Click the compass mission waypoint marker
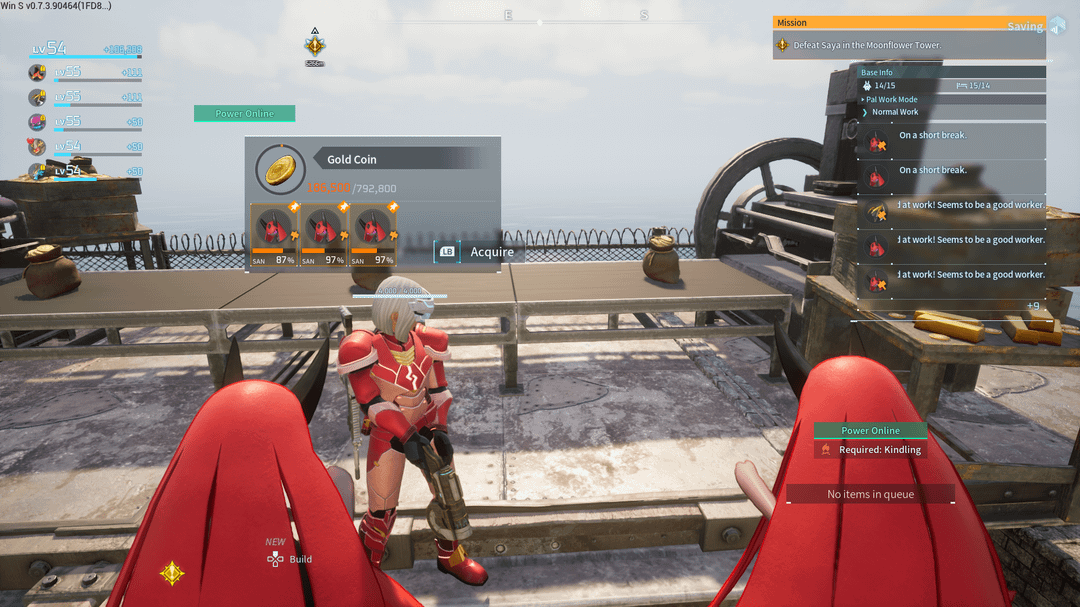Viewport: 1080px width, 607px height. 315,46
